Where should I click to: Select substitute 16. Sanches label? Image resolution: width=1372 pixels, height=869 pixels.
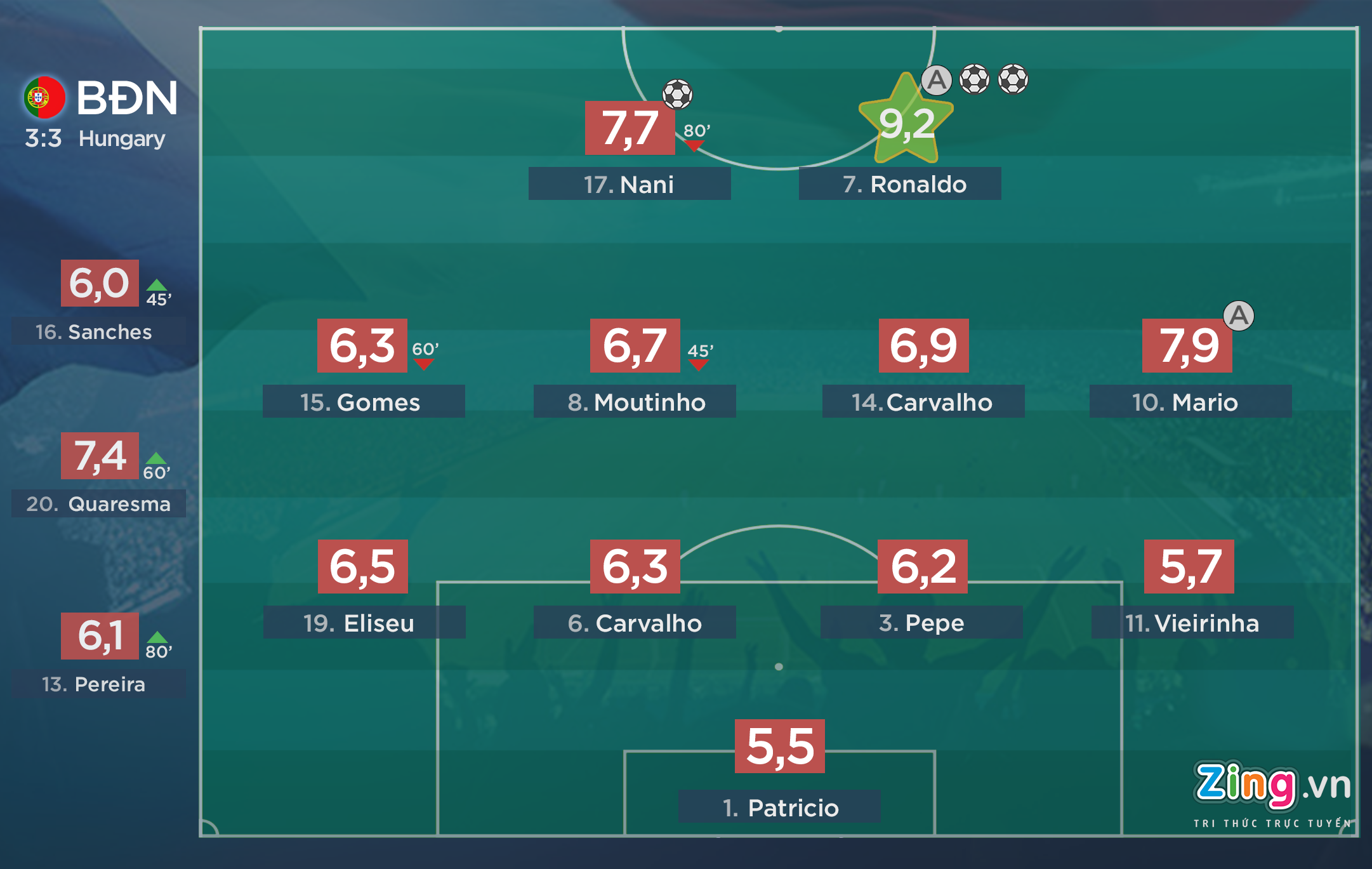(x=98, y=331)
